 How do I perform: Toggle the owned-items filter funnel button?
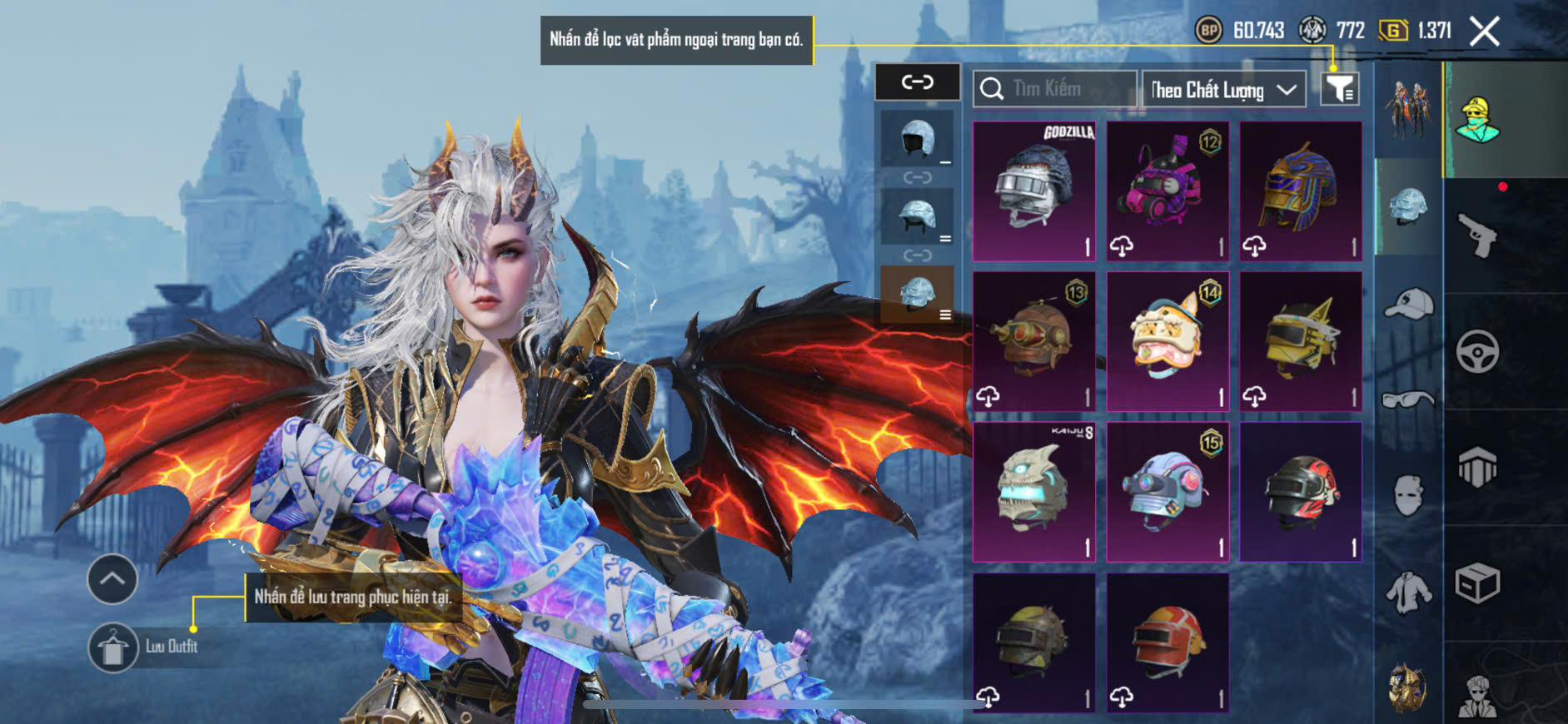coord(1340,88)
